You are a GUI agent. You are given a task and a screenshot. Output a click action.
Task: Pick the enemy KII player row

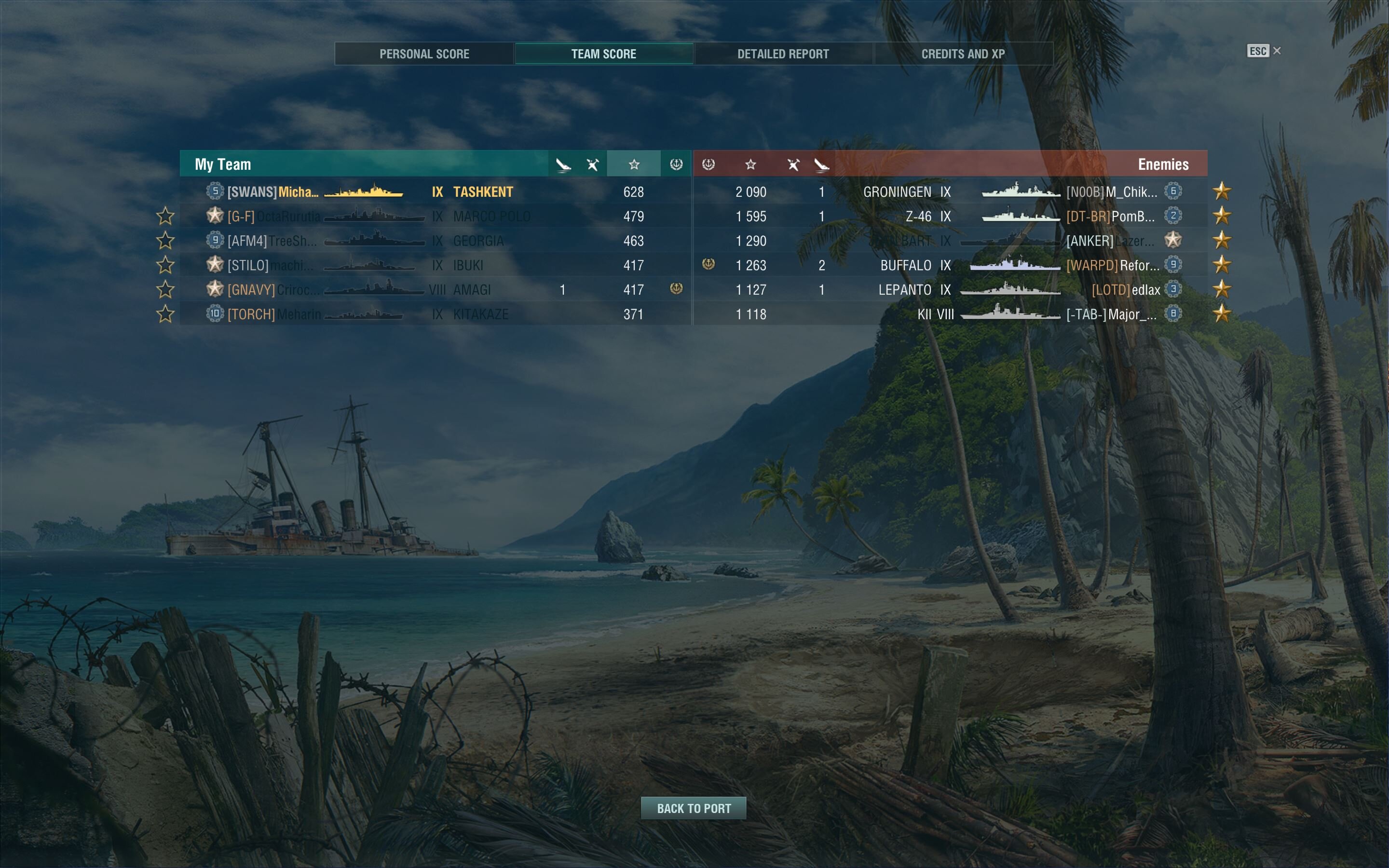coord(950,314)
